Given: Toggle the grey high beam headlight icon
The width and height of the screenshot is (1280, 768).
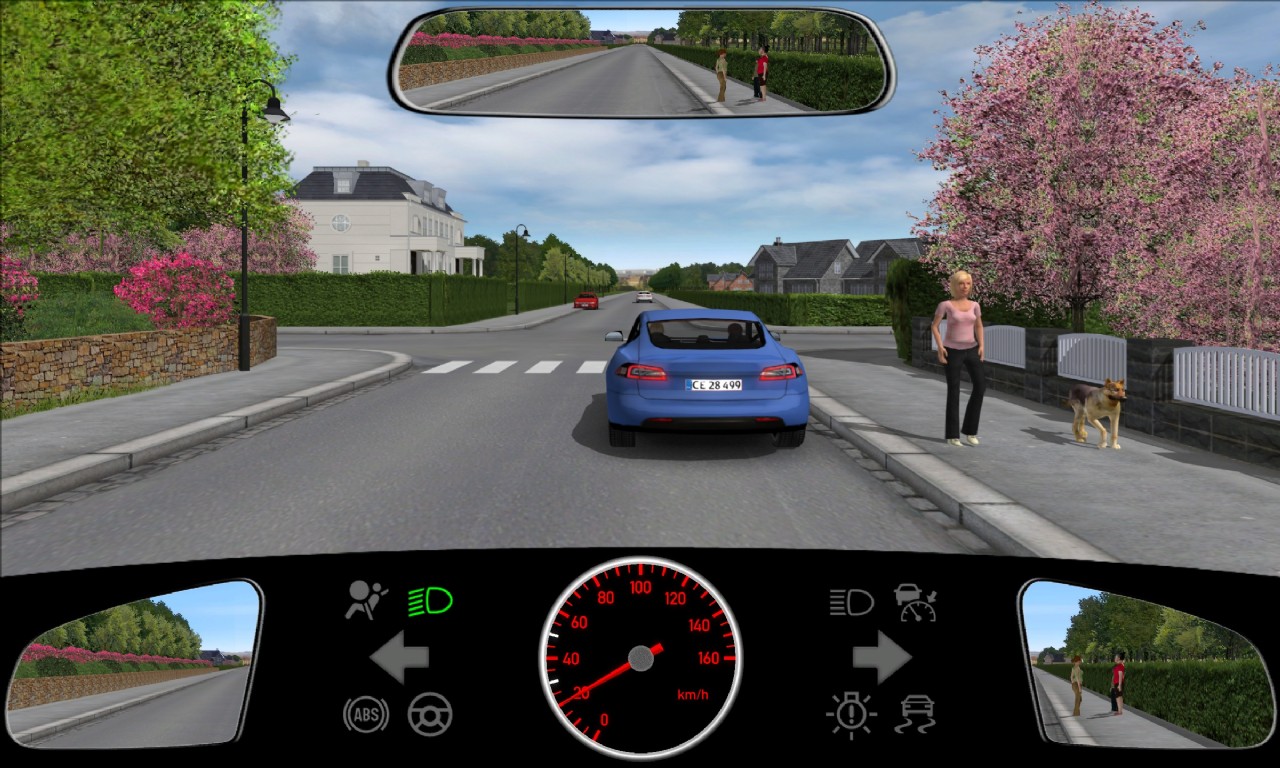Looking at the screenshot, I should [851, 602].
